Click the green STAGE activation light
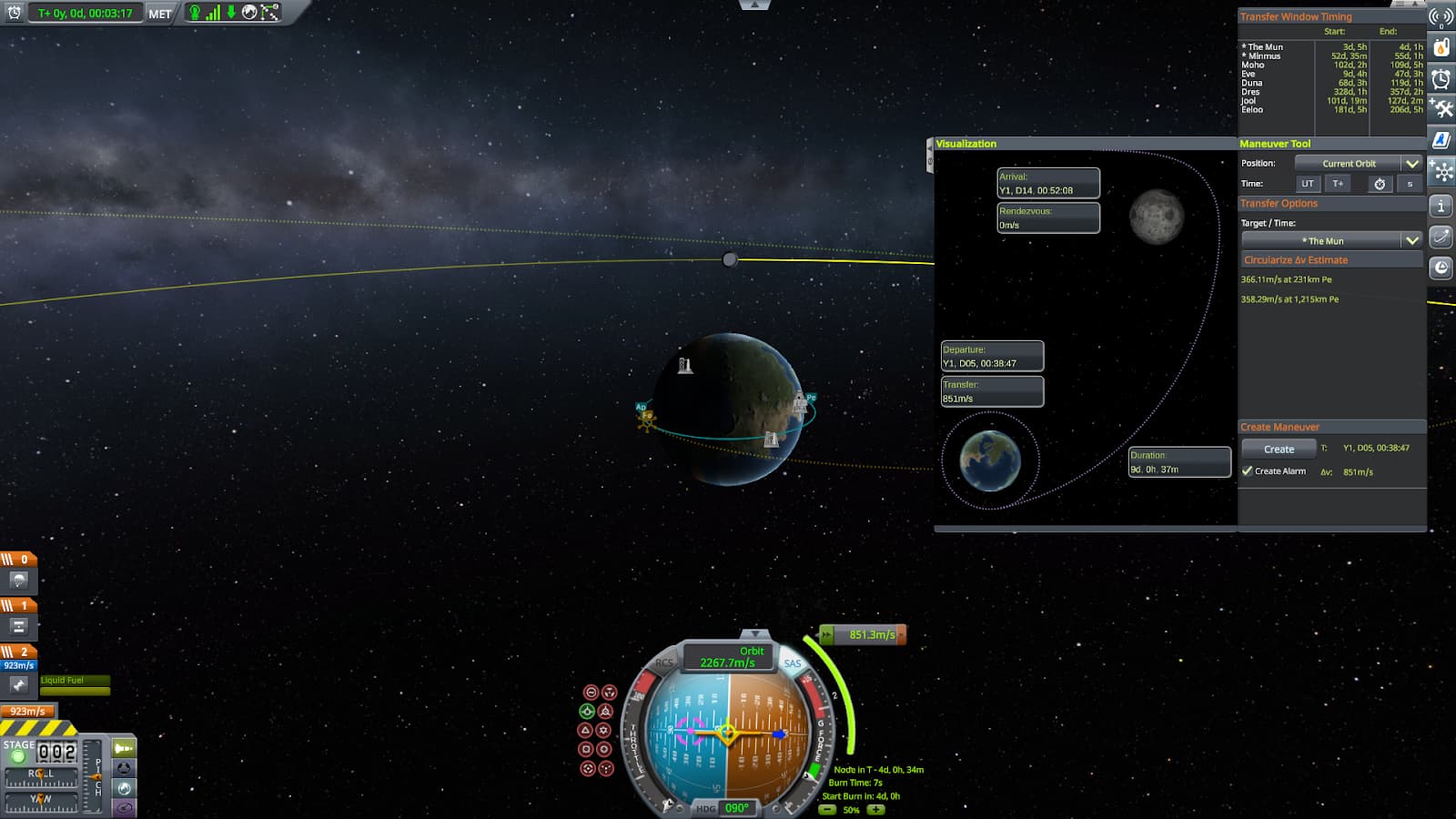Viewport: 1456px width, 819px height. point(18,756)
